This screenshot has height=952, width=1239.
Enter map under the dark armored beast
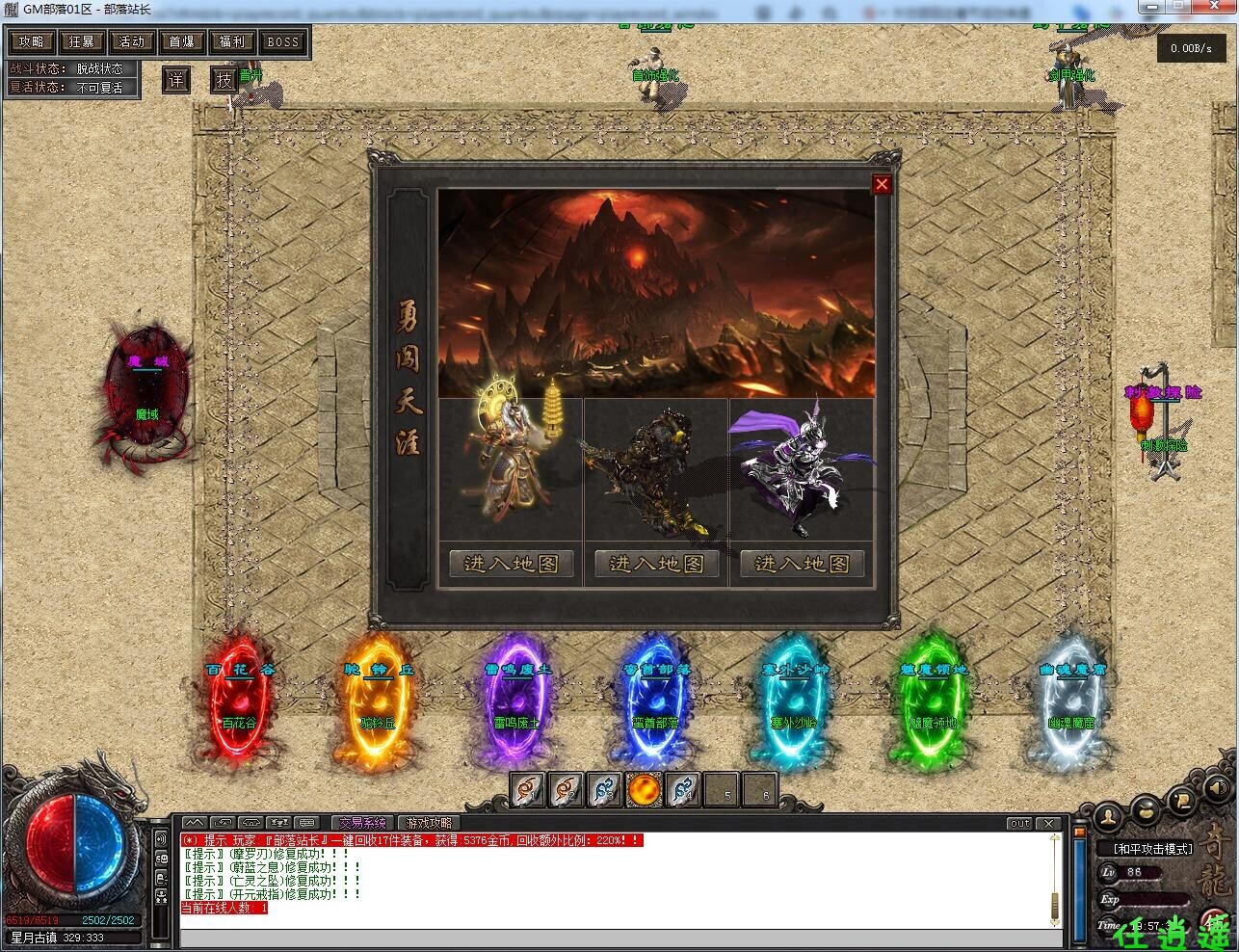(656, 564)
